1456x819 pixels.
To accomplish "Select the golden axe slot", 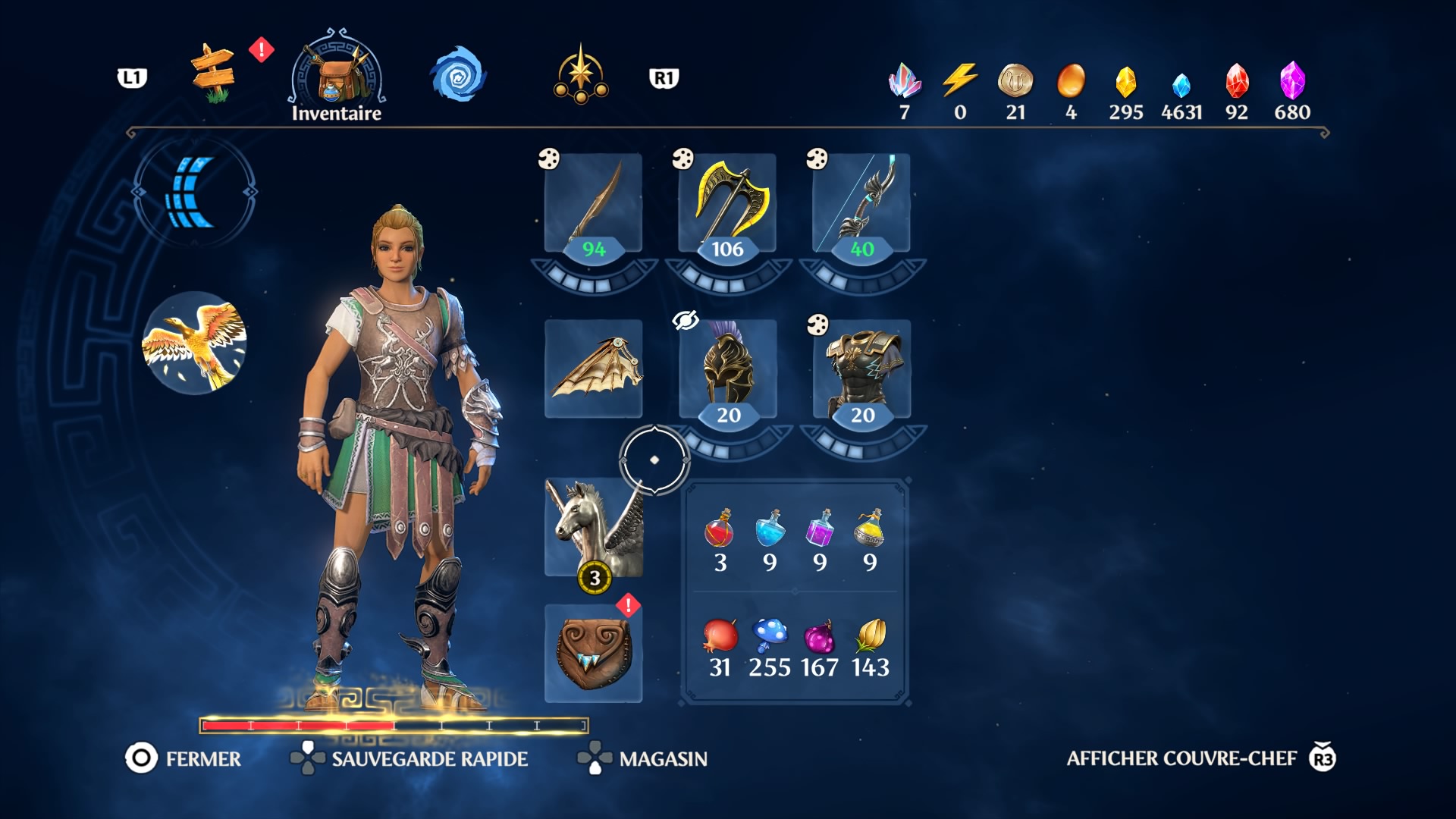I will click(x=727, y=203).
